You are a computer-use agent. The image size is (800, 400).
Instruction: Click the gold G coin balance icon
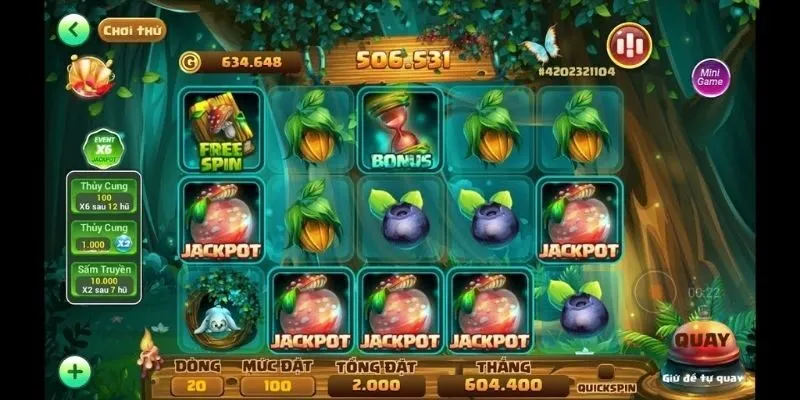pos(189,62)
